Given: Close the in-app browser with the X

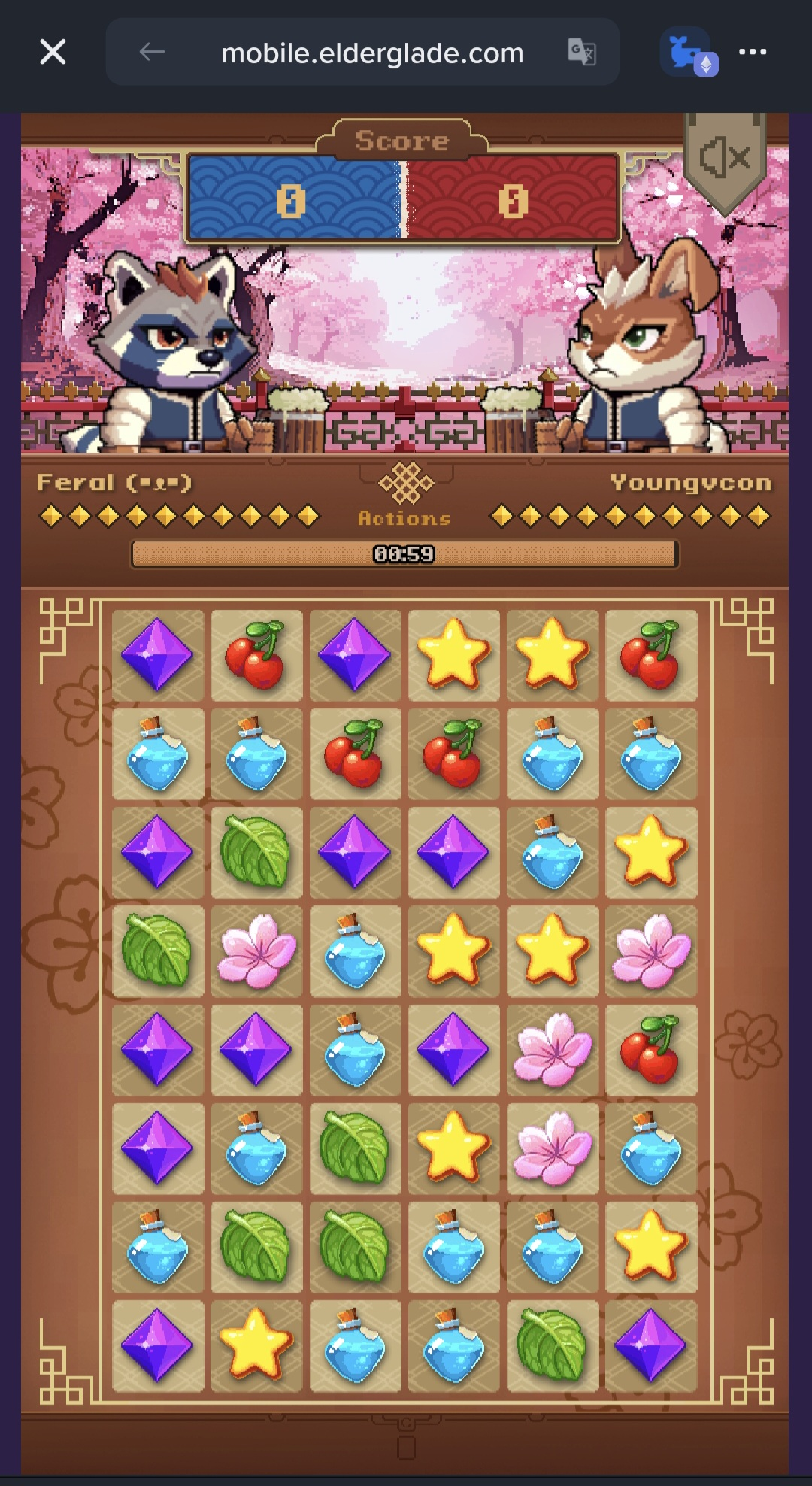Looking at the screenshot, I should [x=53, y=52].
